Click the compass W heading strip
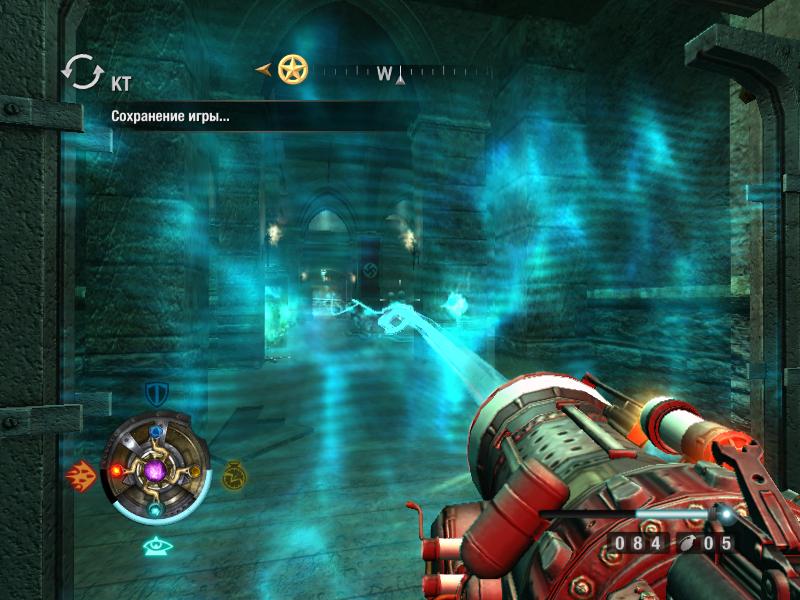The width and height of the screenshot is (800, 600). tap(392, 72)
